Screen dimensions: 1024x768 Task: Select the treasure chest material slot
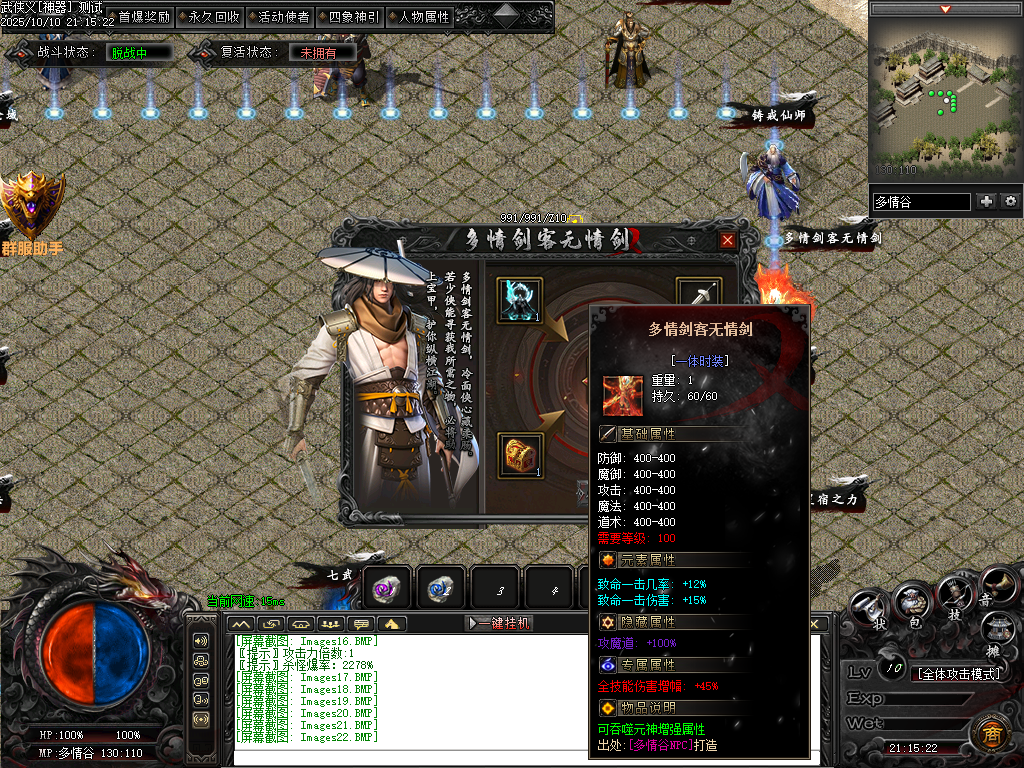tap(520, 456)
